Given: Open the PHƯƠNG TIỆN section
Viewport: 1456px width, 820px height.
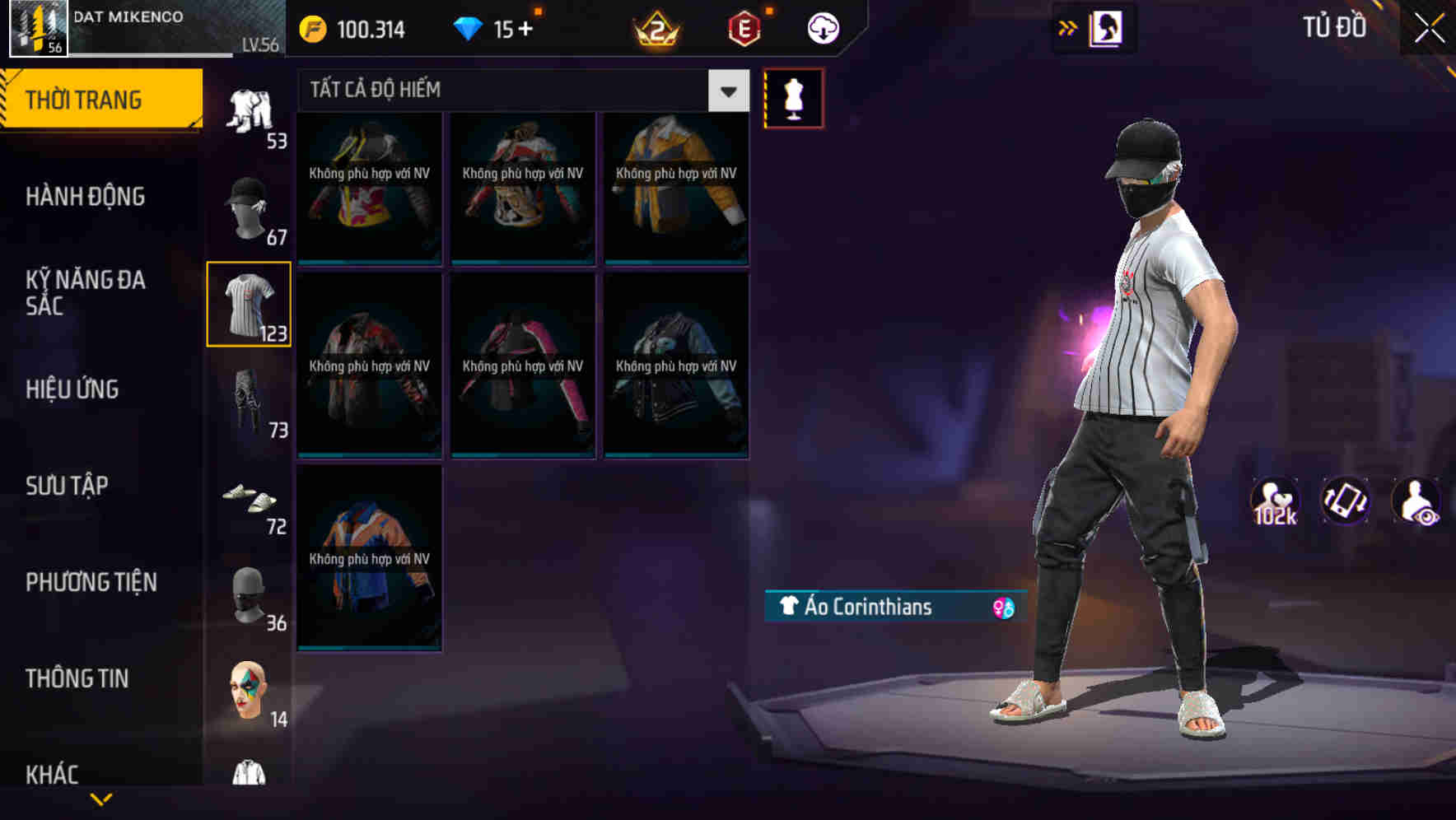Looking at the screenshot, I should click(x=91, y=581).
